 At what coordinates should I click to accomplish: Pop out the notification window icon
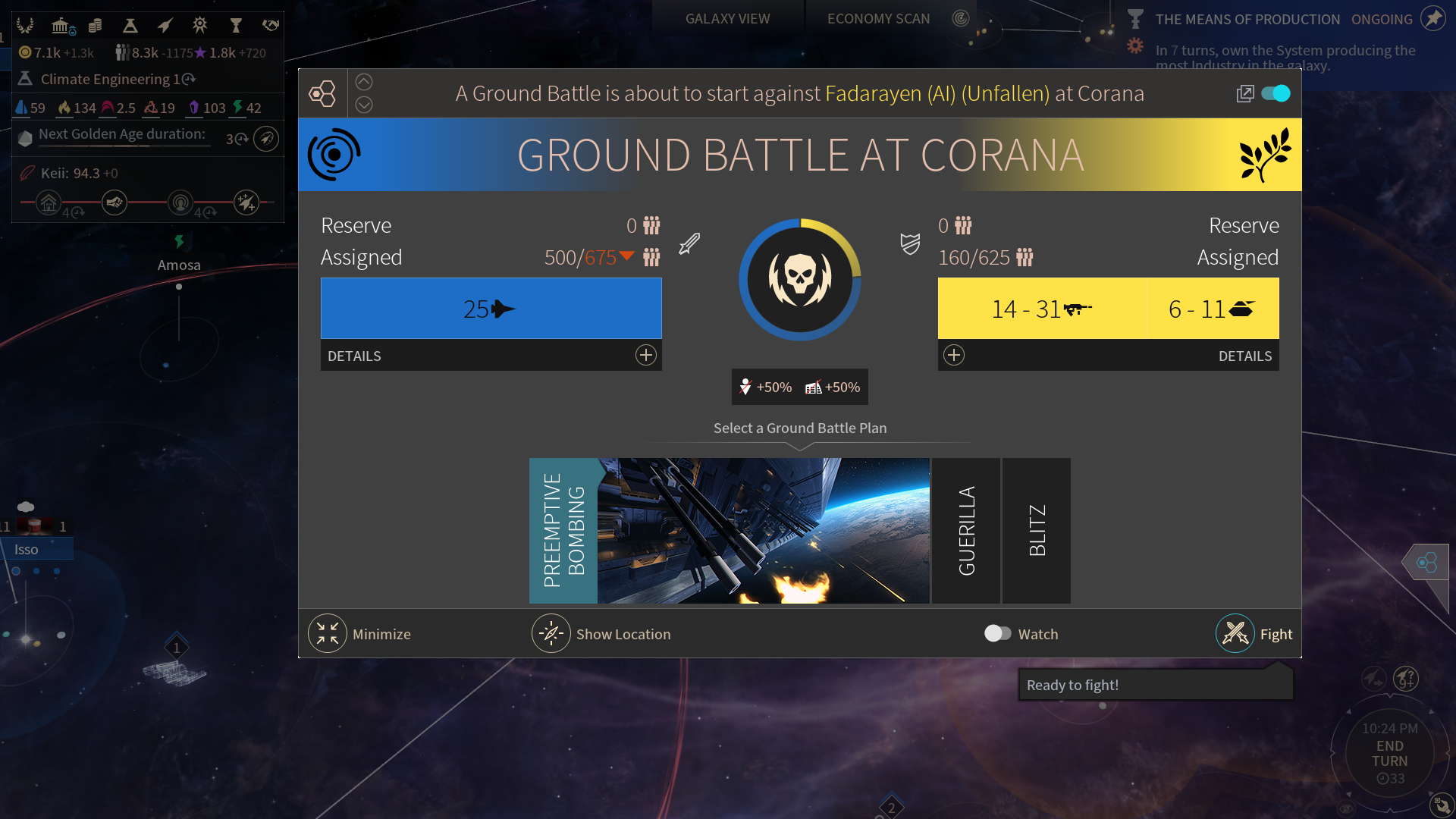tap(1244, 93)
